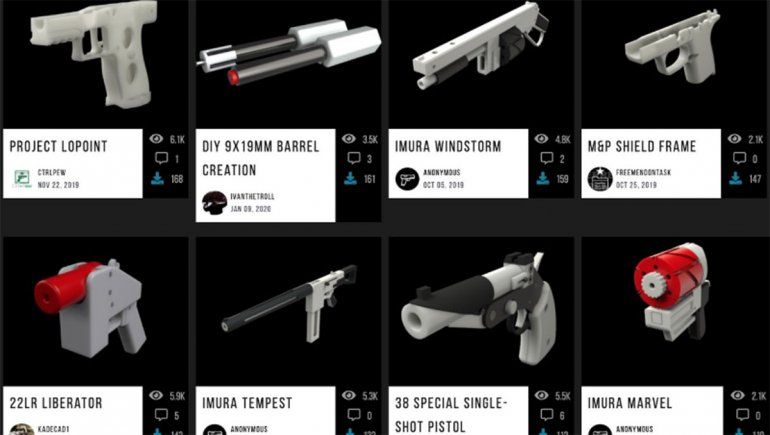Choose the Imura Tempest preview image
The width and height of the screenshot is (770, 435).
(x=288, y=305)
